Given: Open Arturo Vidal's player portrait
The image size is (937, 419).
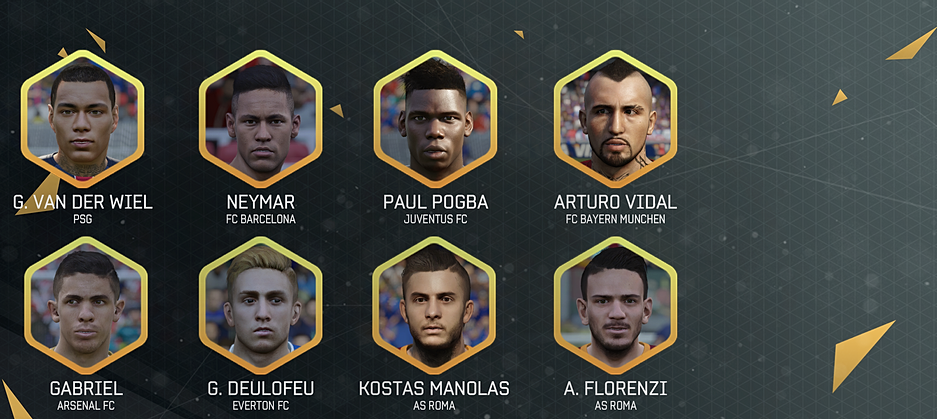Looking at the screenshot, I should click(x=614, y=117).
